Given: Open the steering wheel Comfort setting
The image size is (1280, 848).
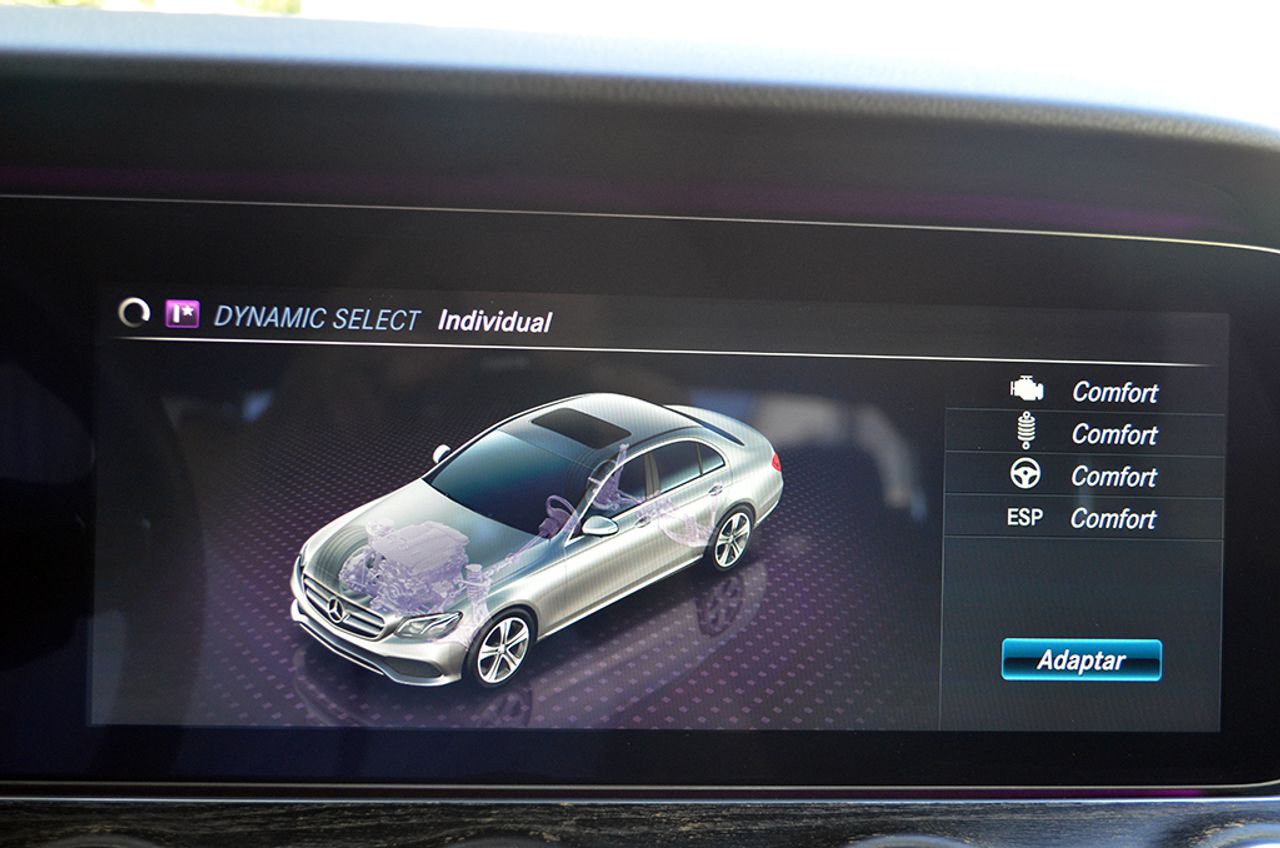Looking at the screenshot, I should [1085, 476].
